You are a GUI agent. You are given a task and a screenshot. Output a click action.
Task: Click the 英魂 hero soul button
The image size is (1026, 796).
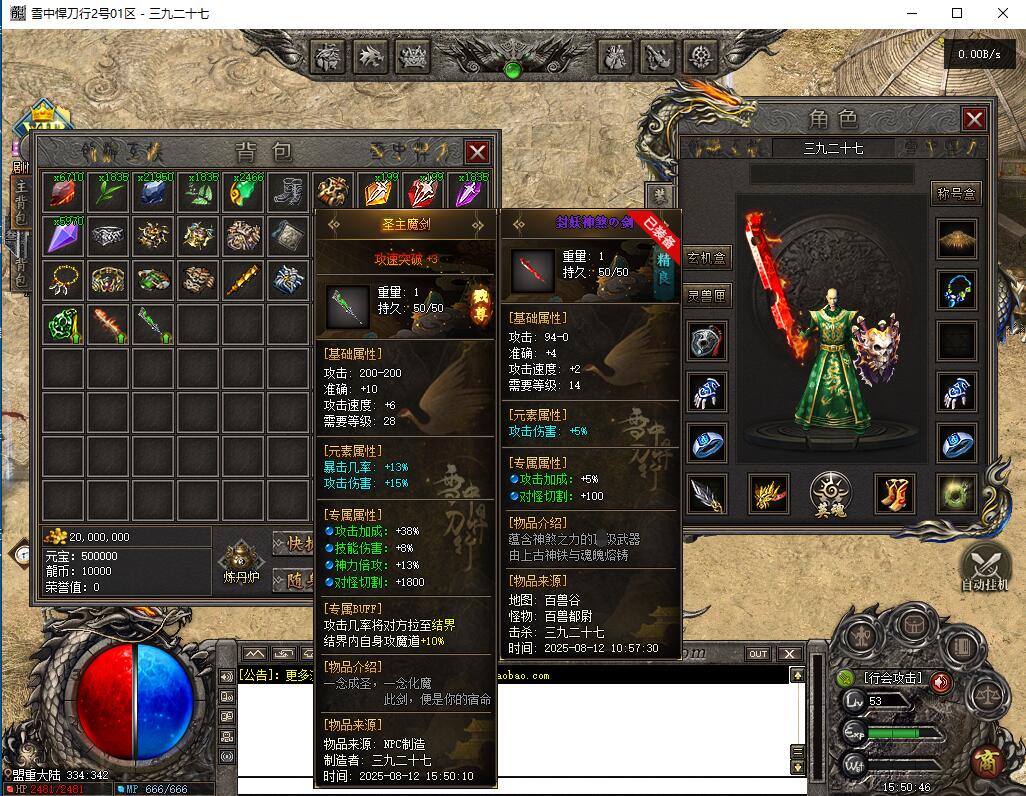point(832,493)
